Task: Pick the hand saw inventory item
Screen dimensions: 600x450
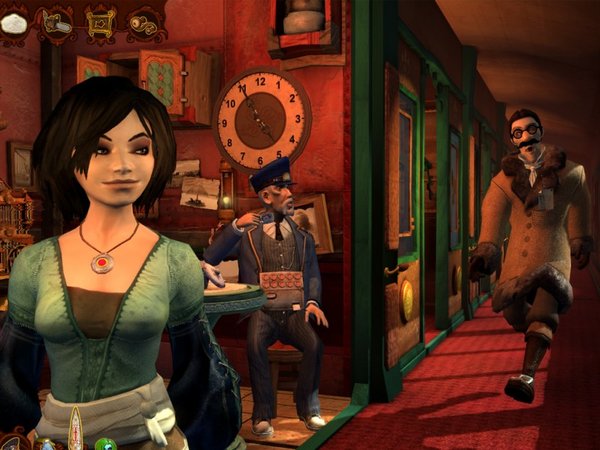Action: (x=56, y=24)
